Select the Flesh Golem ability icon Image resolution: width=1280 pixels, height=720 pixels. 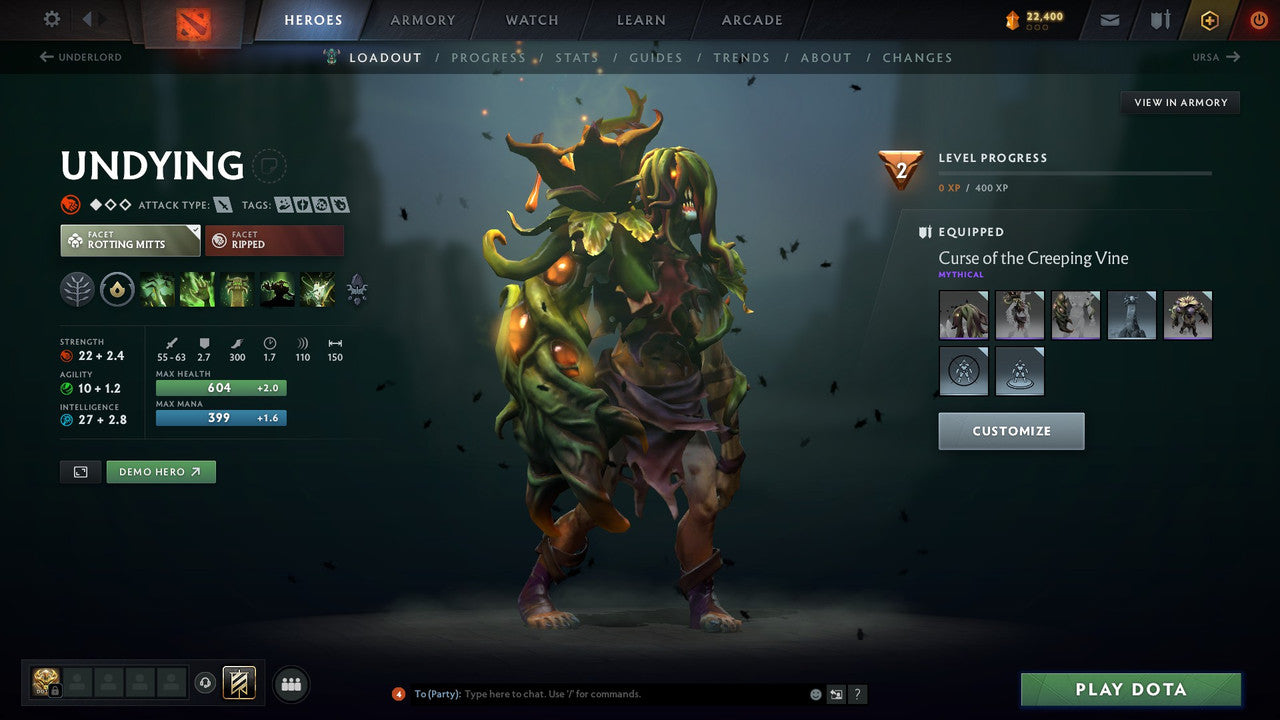point(277,289)
